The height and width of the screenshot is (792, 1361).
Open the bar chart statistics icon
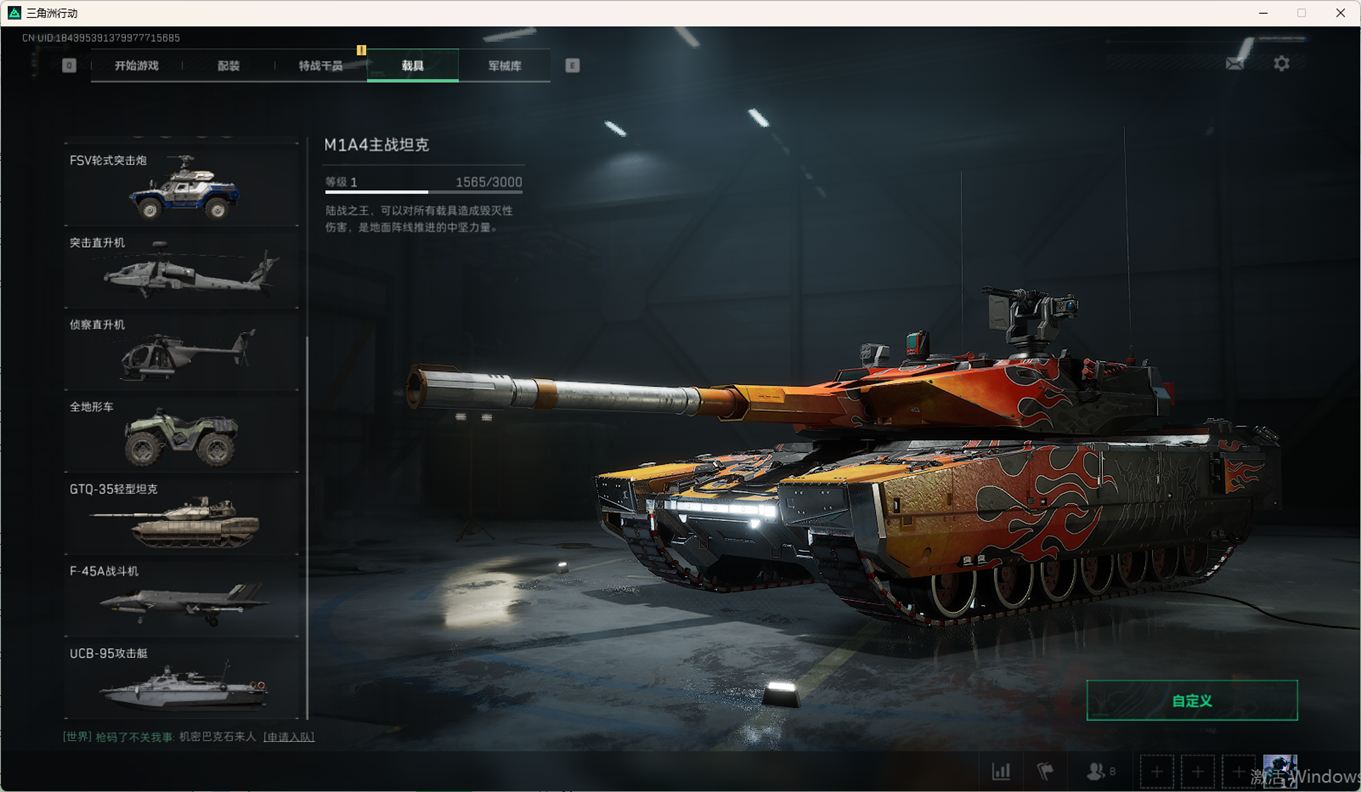click(1000, 771)
